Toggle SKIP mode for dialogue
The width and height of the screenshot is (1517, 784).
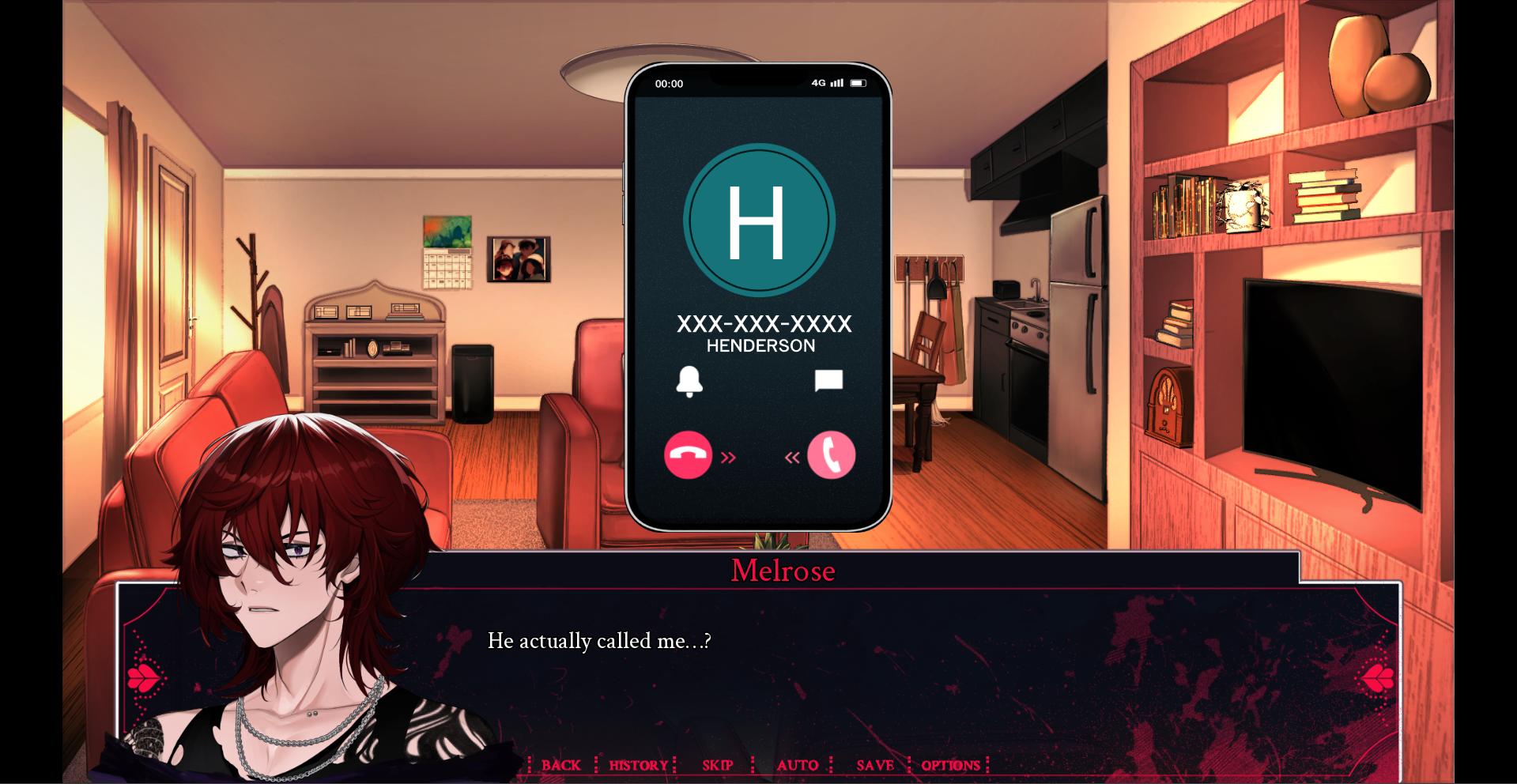[x=716, y=765]
